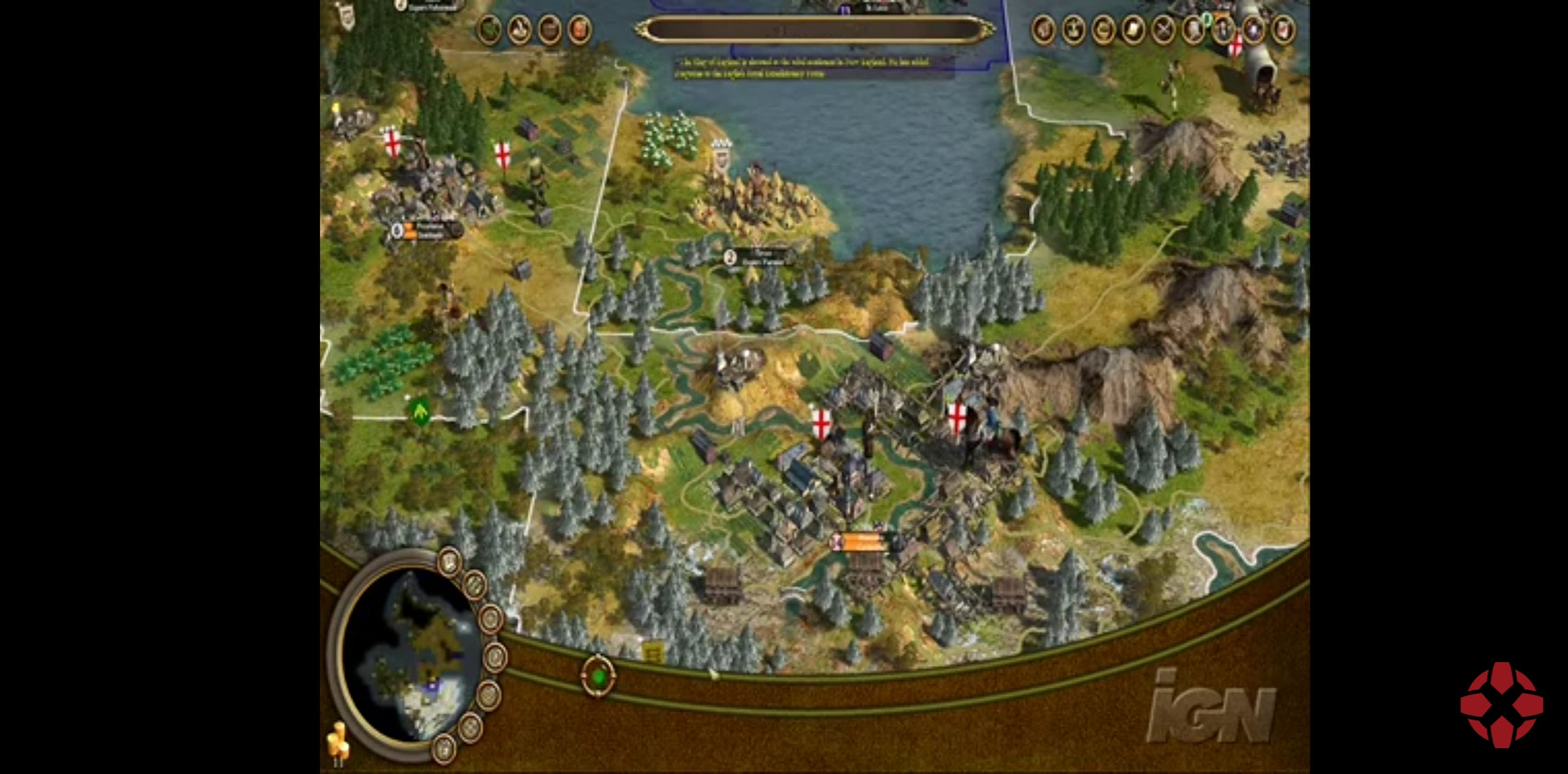Click the orange-red sack icon
Viewport: 1568px width, 774px height.
click(x=579, y=30)
